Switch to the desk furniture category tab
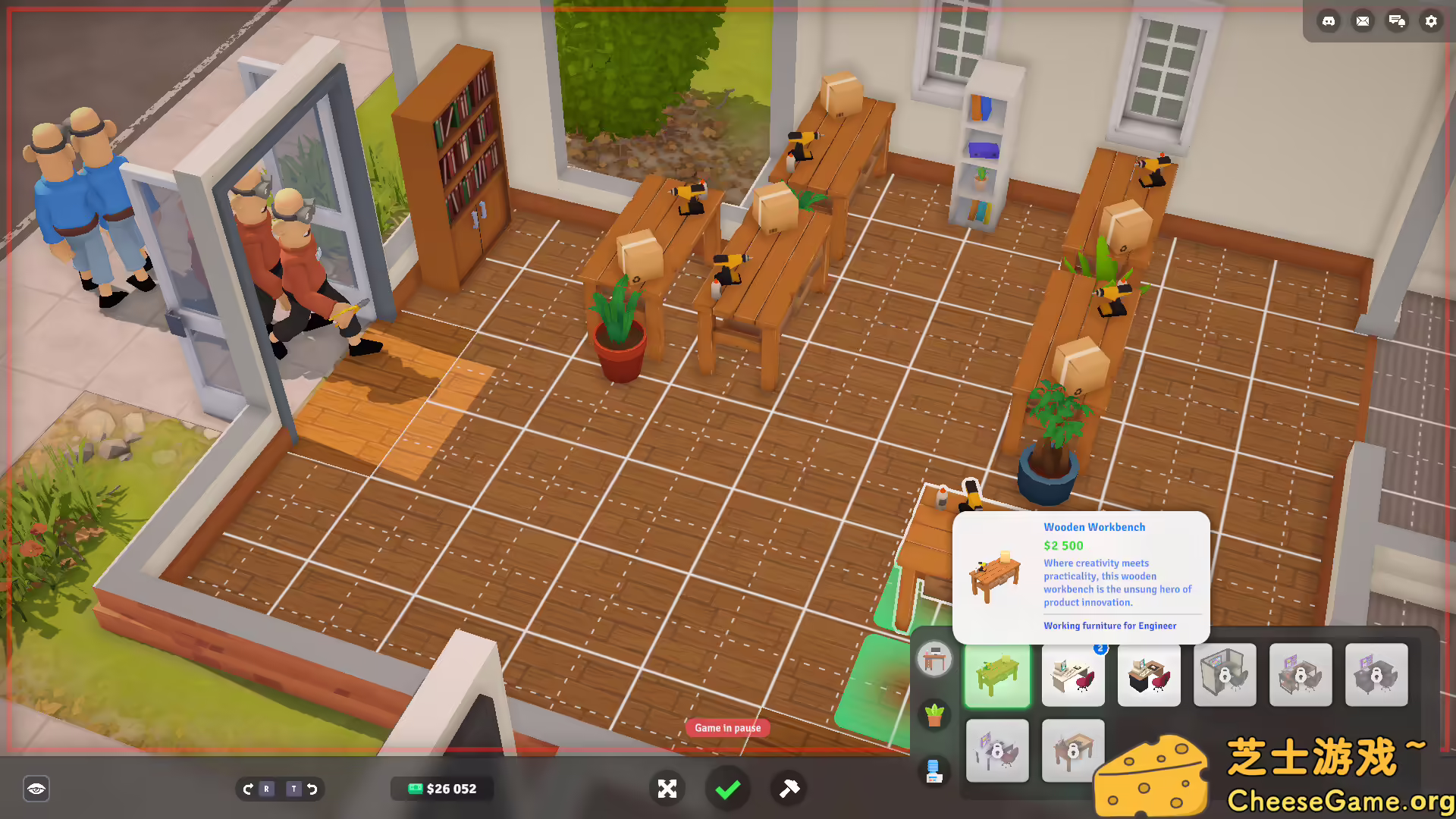 (x=934, y=660)
